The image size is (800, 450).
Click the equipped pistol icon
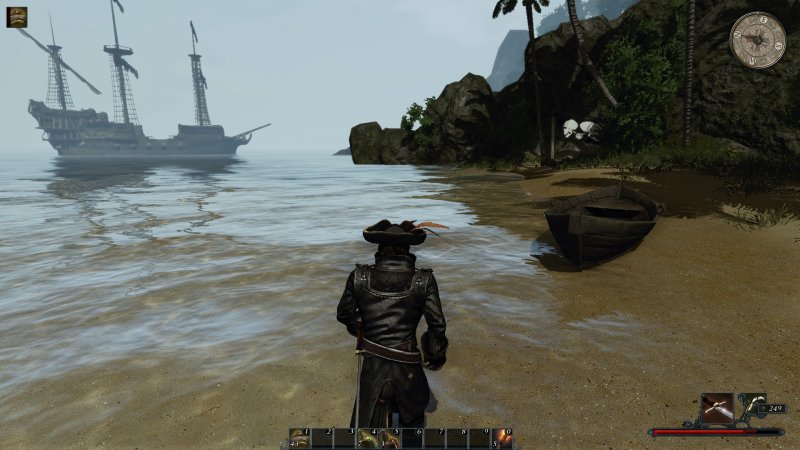751,405
